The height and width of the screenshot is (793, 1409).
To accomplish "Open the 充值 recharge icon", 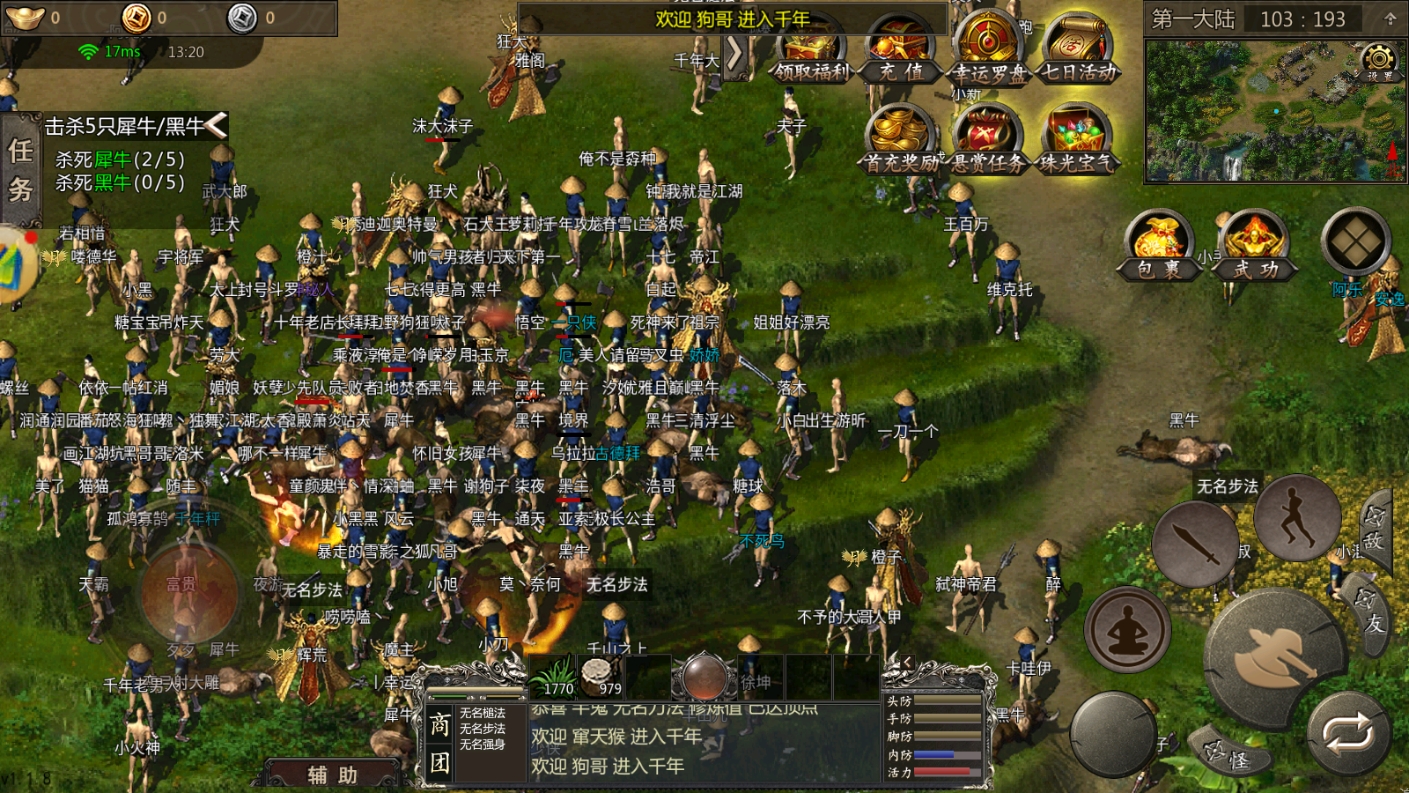I will tap(898, 50).
